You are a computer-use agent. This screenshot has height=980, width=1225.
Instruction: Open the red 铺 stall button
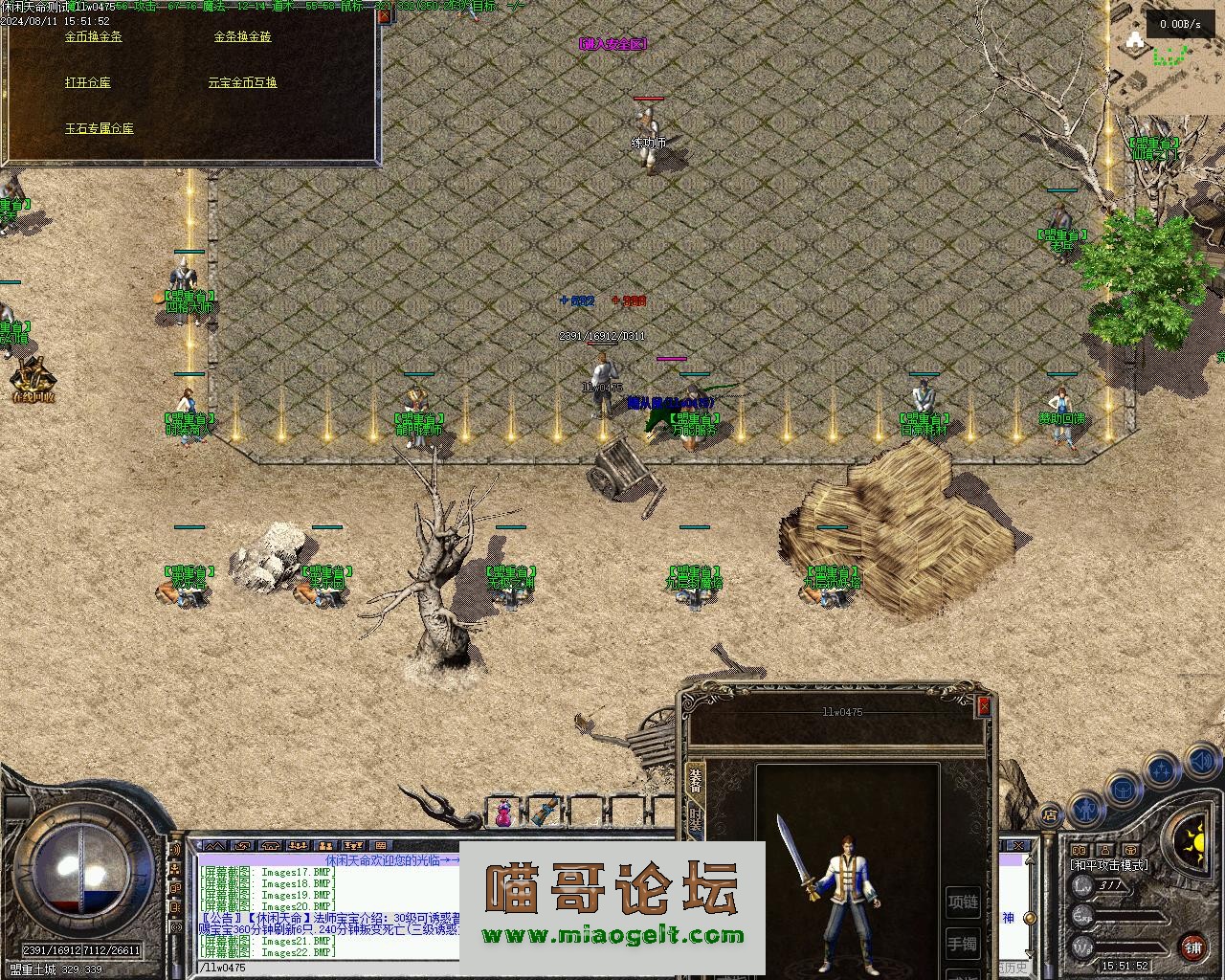coord(1193,947)
